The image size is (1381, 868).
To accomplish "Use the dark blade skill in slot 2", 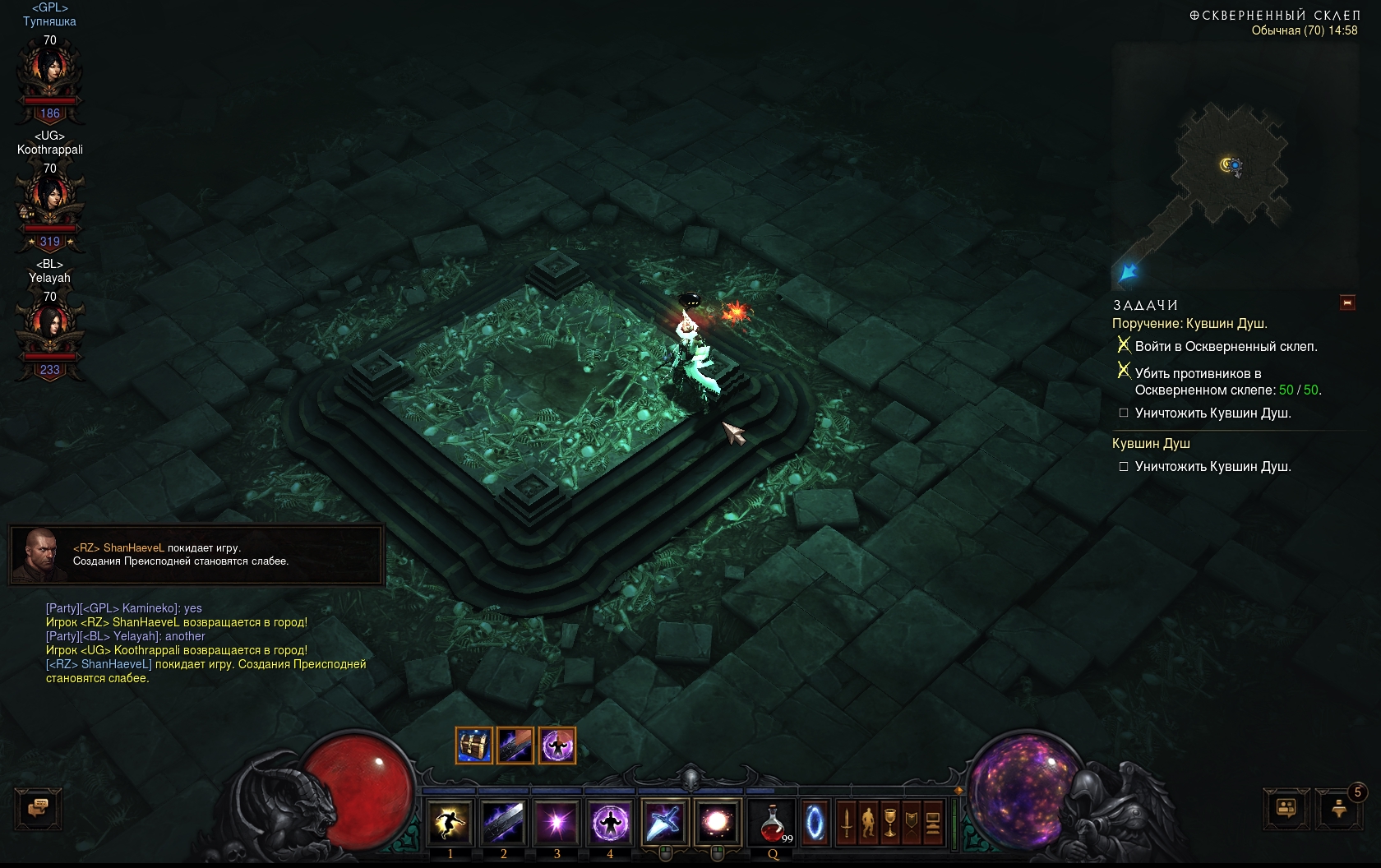I will pyautogui.click(x=503, y=822).
